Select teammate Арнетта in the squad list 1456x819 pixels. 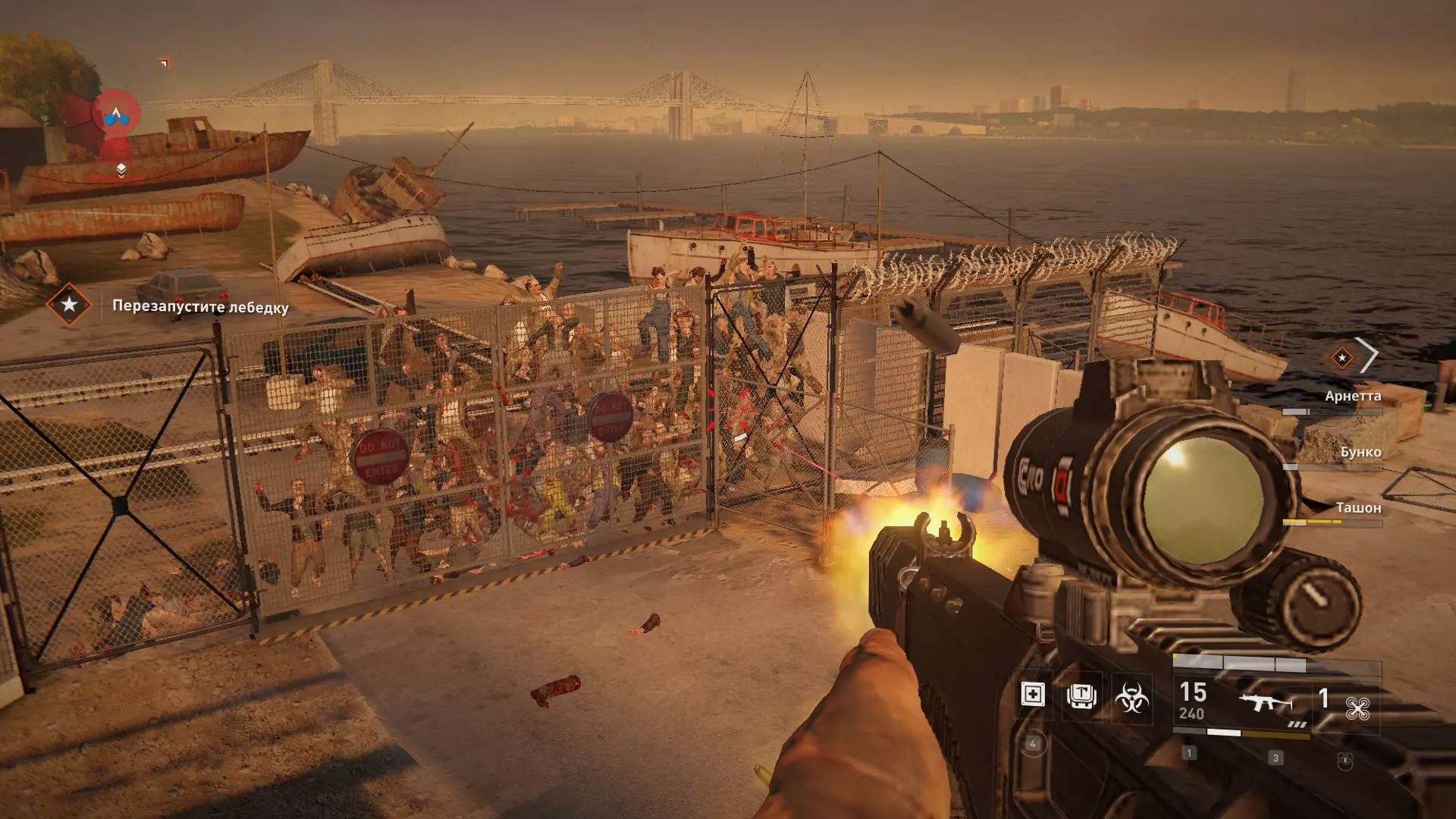click(x=1352, y=397)
